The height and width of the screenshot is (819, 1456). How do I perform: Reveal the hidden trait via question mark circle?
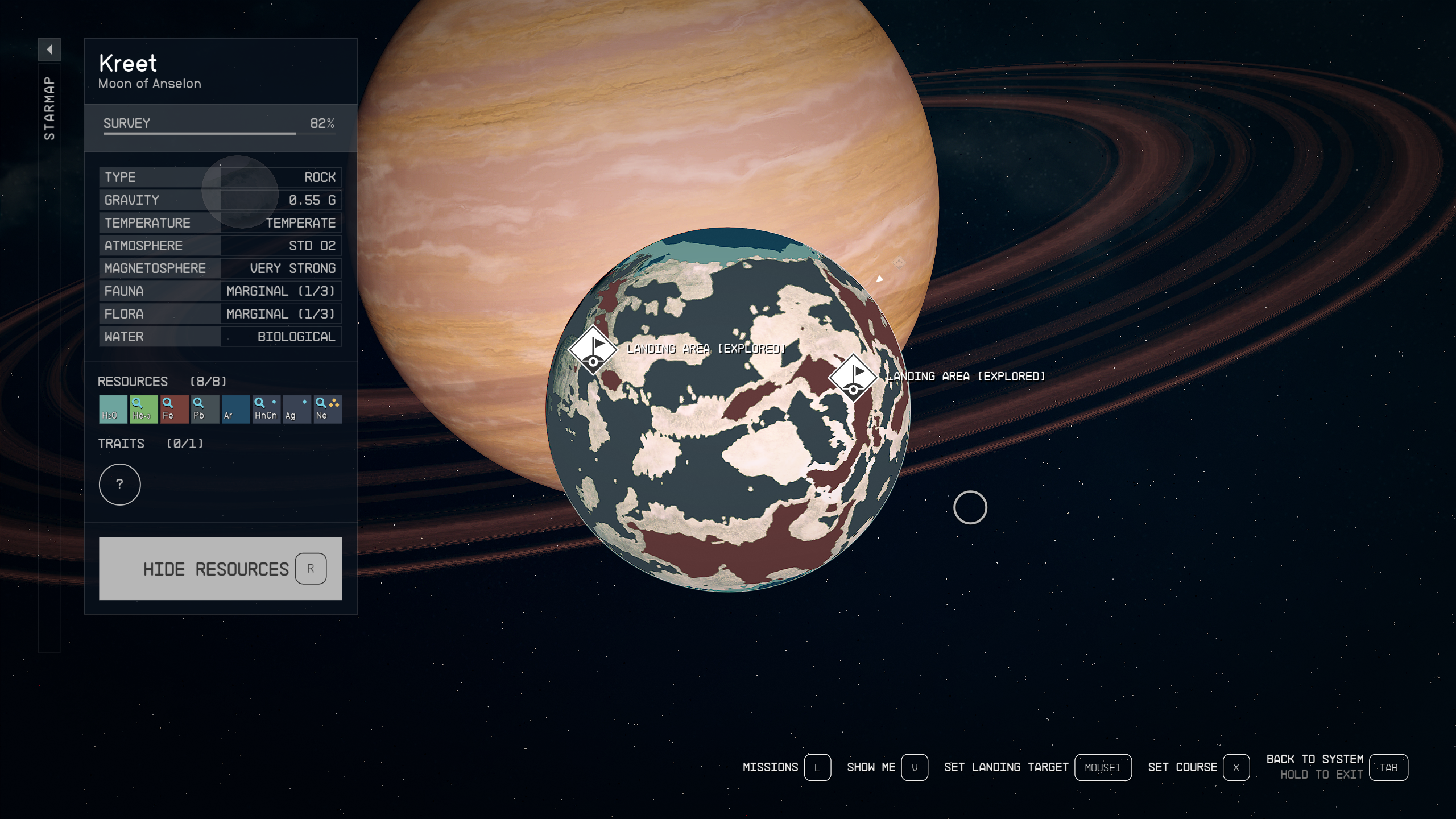pos(119,485)
